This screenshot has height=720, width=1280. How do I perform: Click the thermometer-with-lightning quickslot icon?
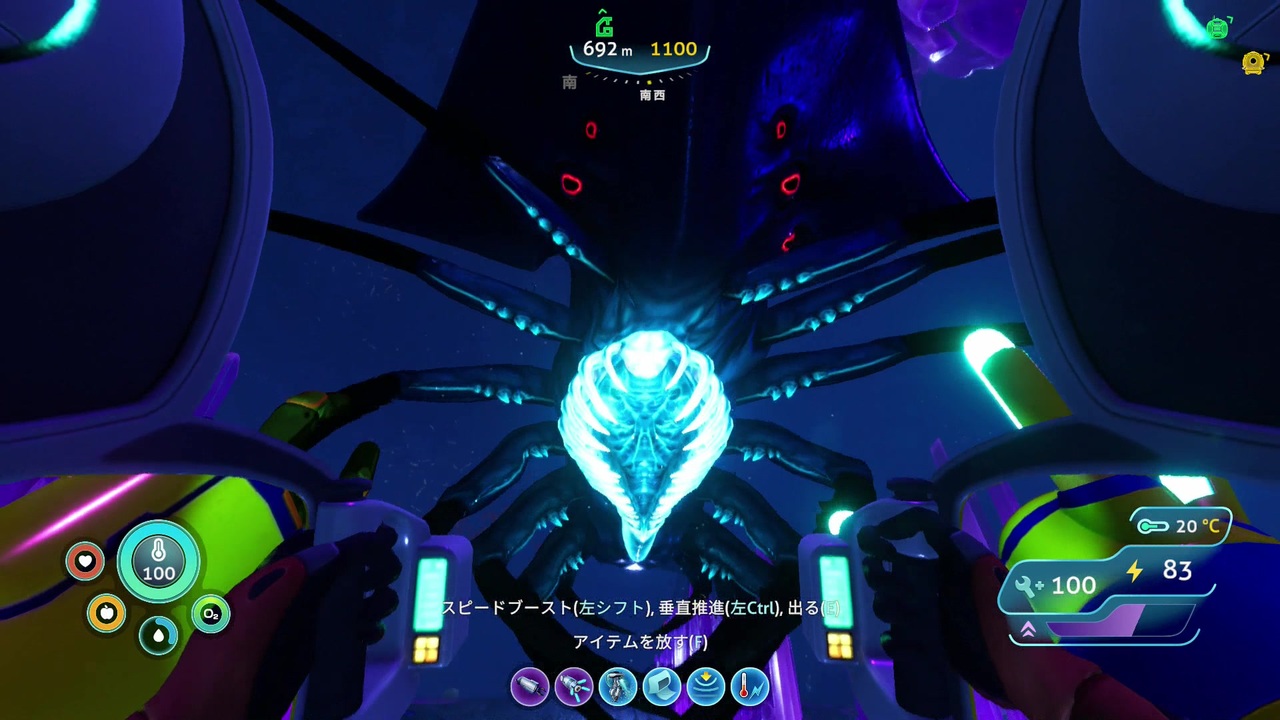[x=750, y=687]
